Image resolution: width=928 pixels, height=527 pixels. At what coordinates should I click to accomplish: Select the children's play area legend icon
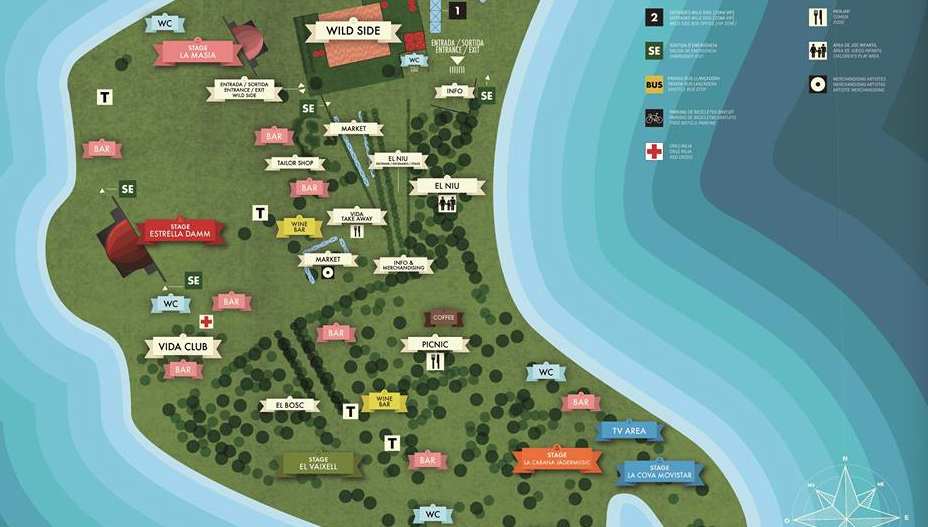pyautogui.click(x=818, y=50)
